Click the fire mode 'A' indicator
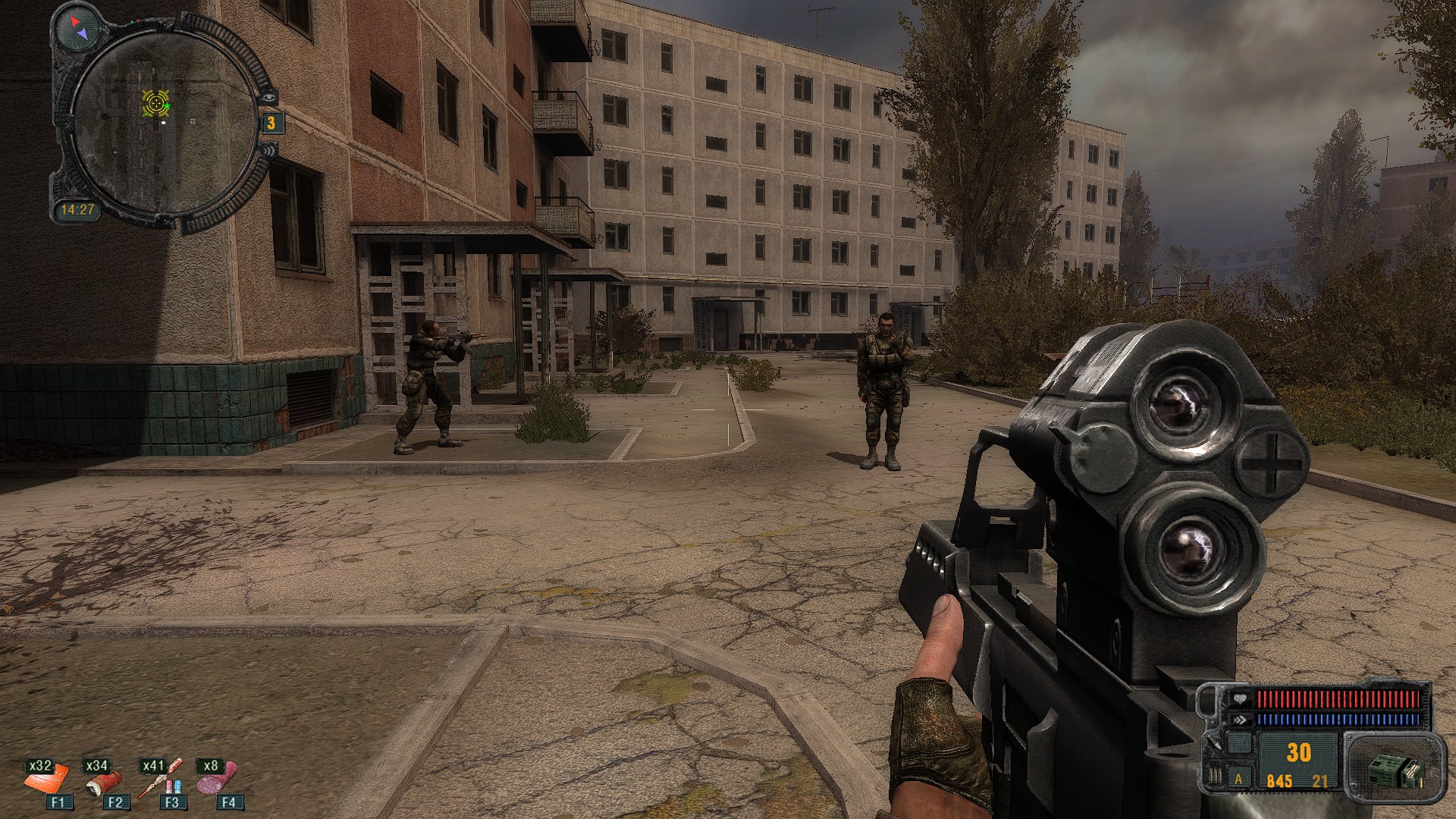 coord(1238,779)
